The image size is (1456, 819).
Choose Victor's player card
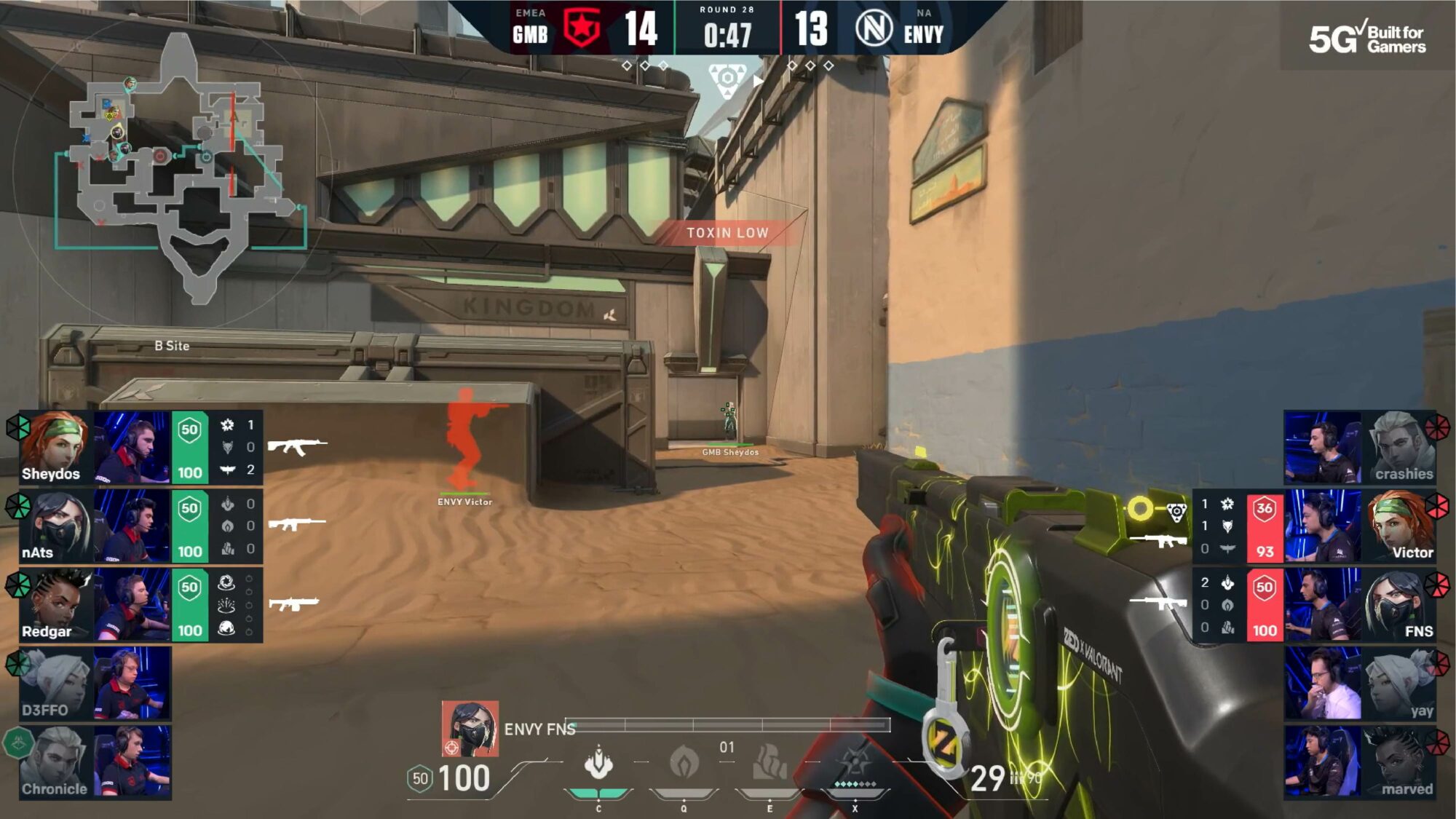pos(1360,526)
